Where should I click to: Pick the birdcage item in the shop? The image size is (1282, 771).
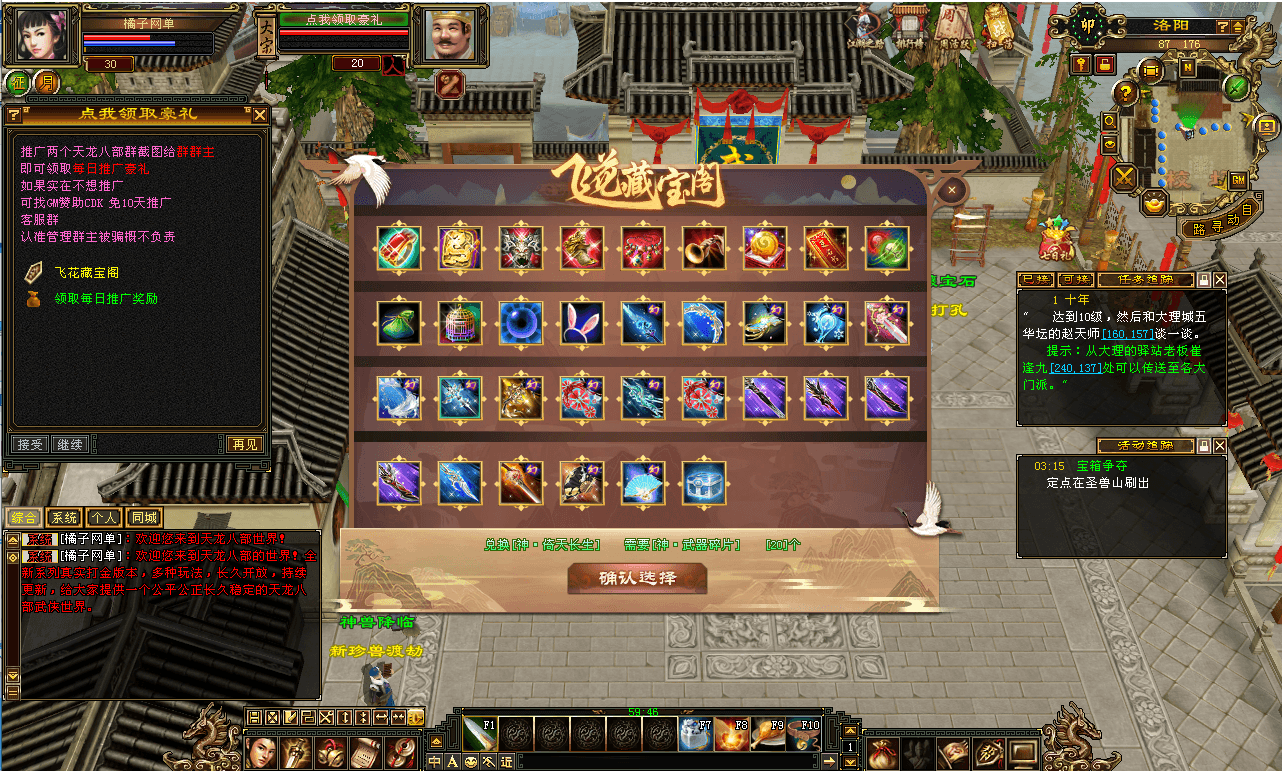point(460,323)
